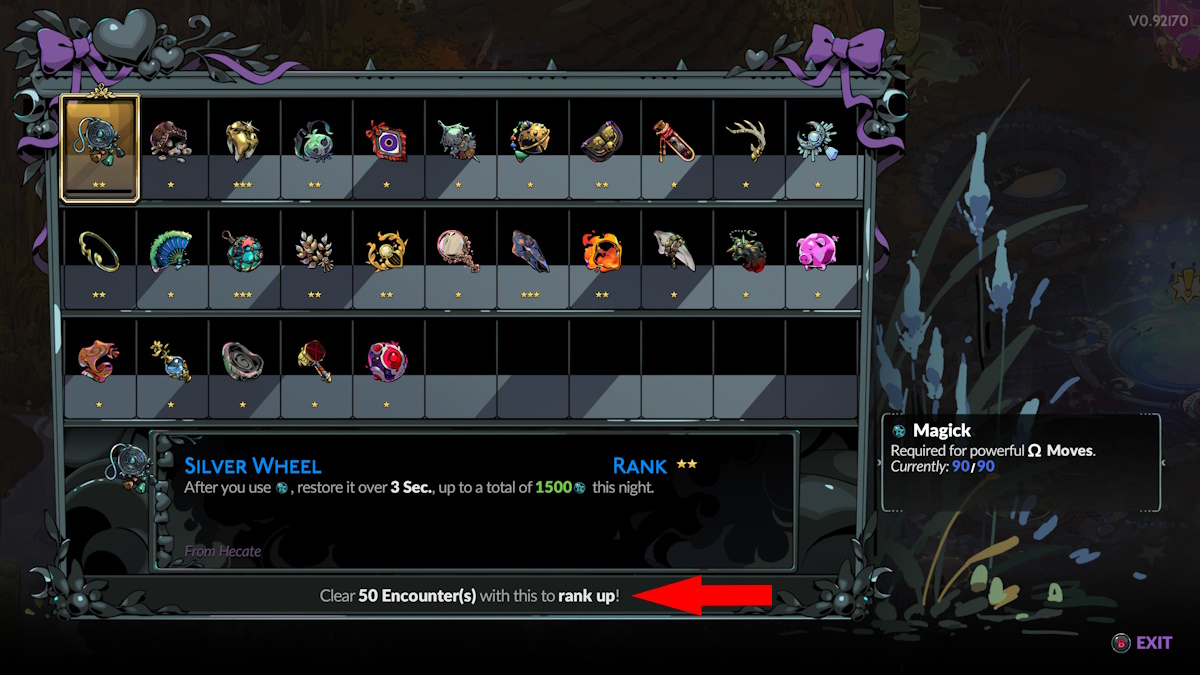Choose the silver leaf cluster keepsake
Screen dimensions: 1200x675
point(316,251)
